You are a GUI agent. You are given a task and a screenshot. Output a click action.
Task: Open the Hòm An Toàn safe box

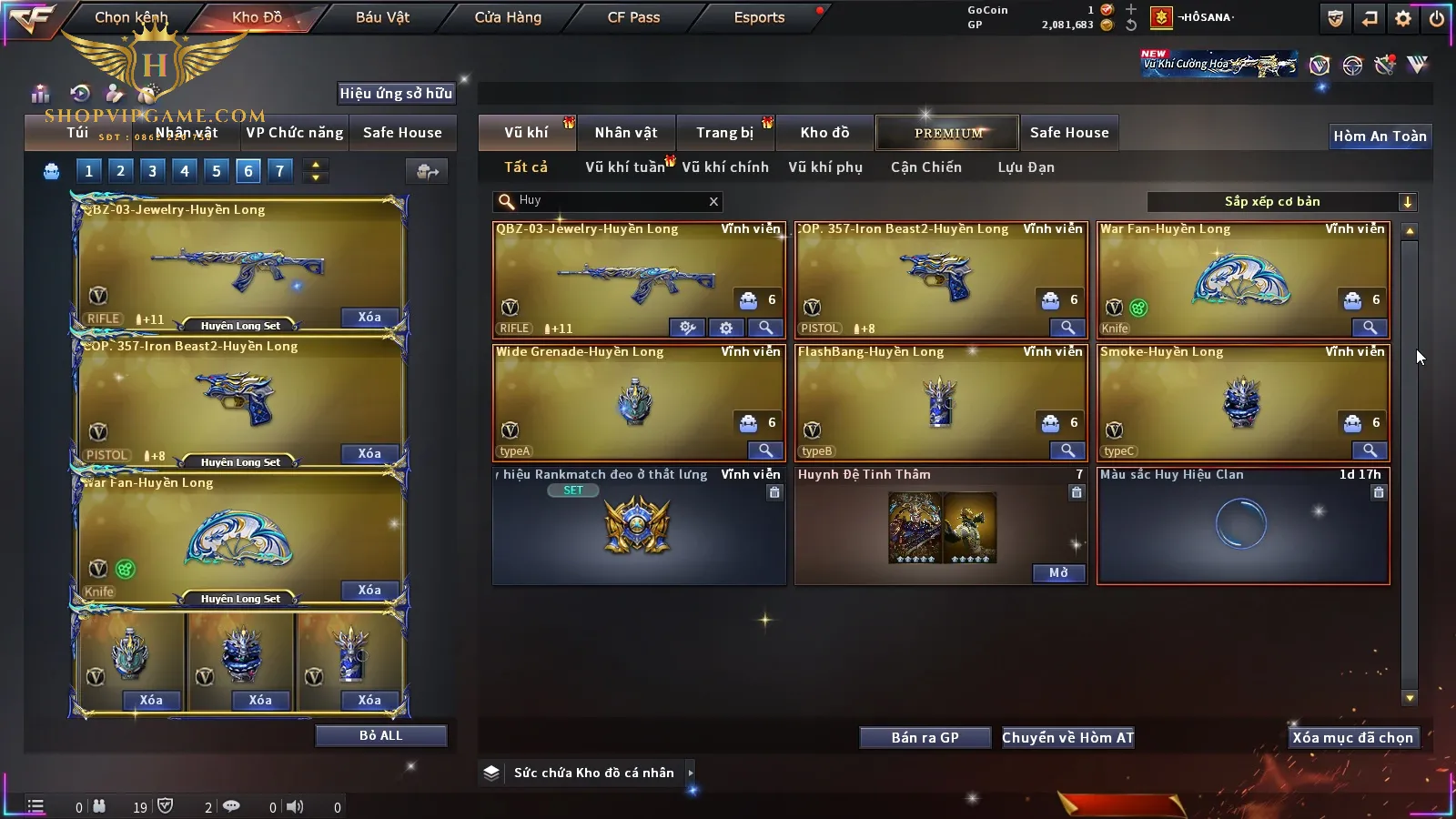(1380, 136)
